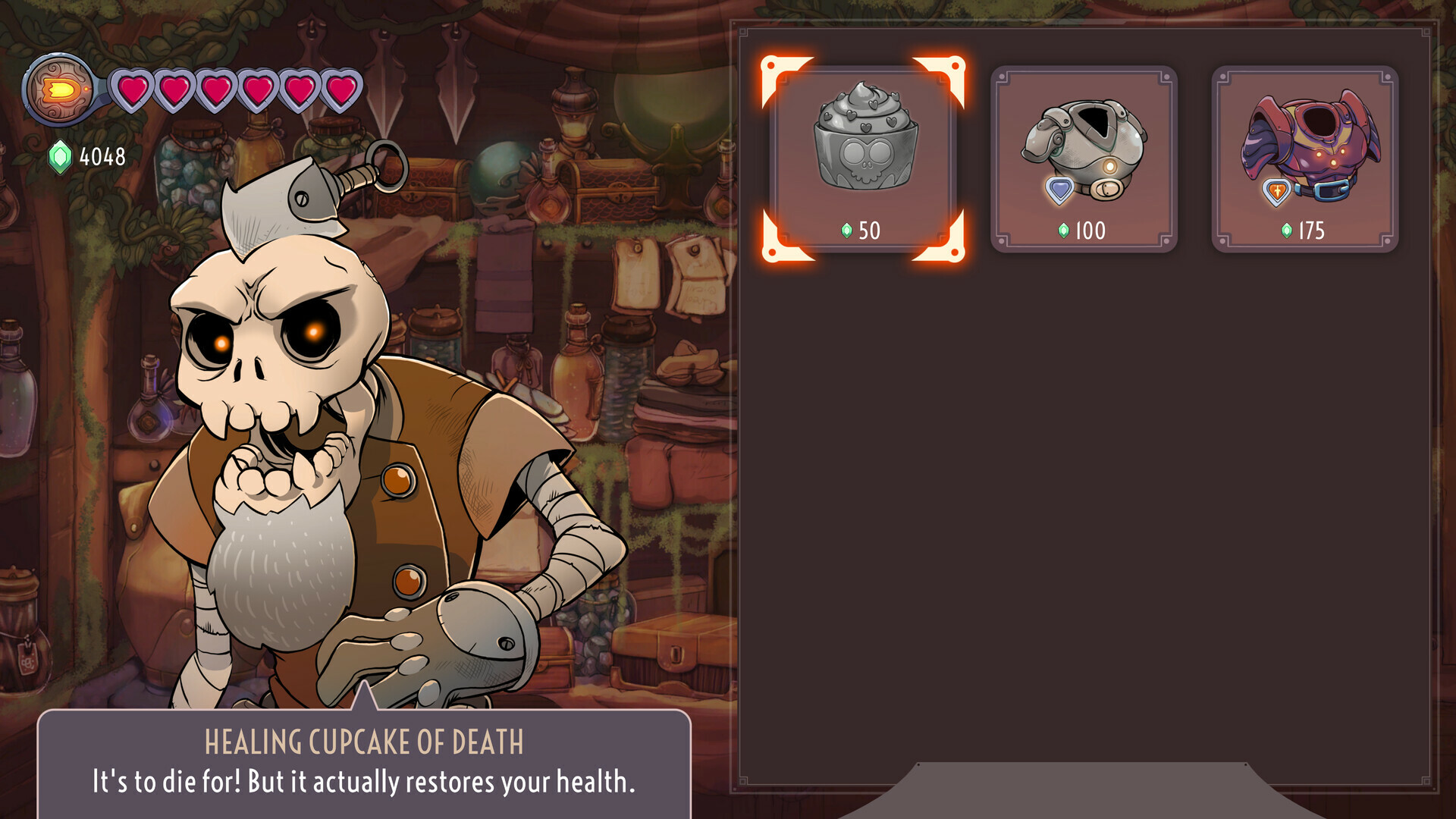Click the orange rarity badge on the chest armor
Viewport: 1456px width, 819px height.
point(1278,191)
